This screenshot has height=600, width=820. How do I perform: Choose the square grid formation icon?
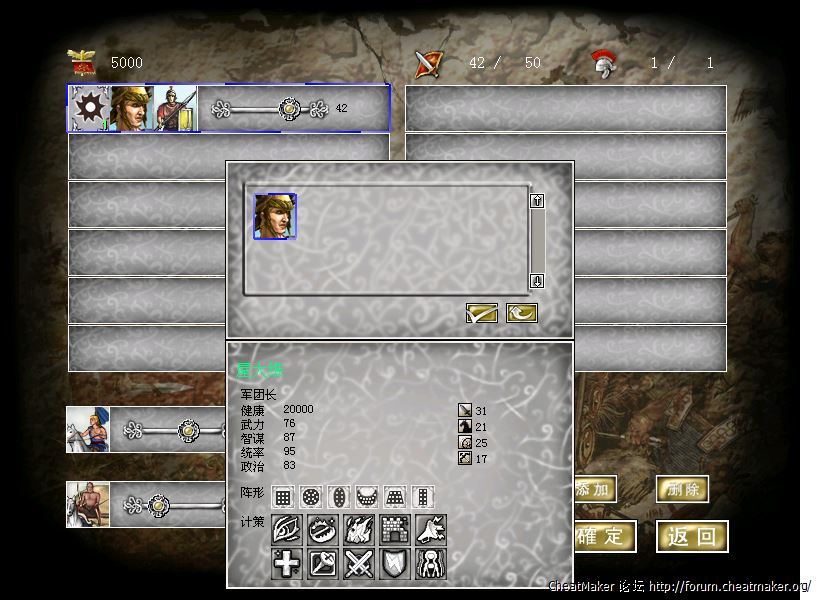pyautogui.click(x=283, y=497)
